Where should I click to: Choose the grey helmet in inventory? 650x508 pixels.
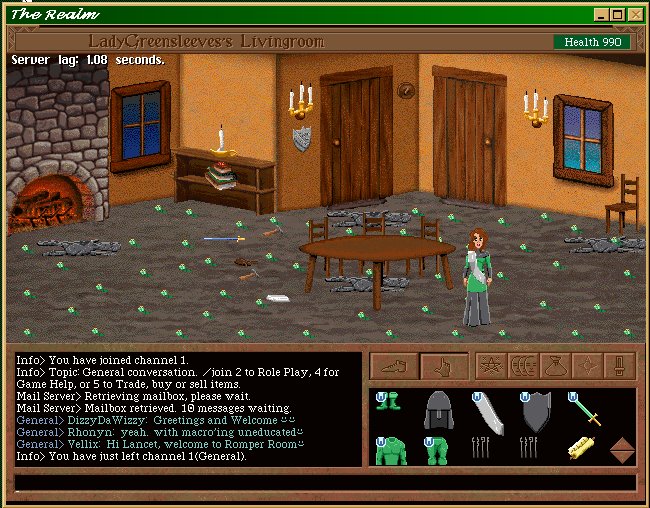(439, 411)
